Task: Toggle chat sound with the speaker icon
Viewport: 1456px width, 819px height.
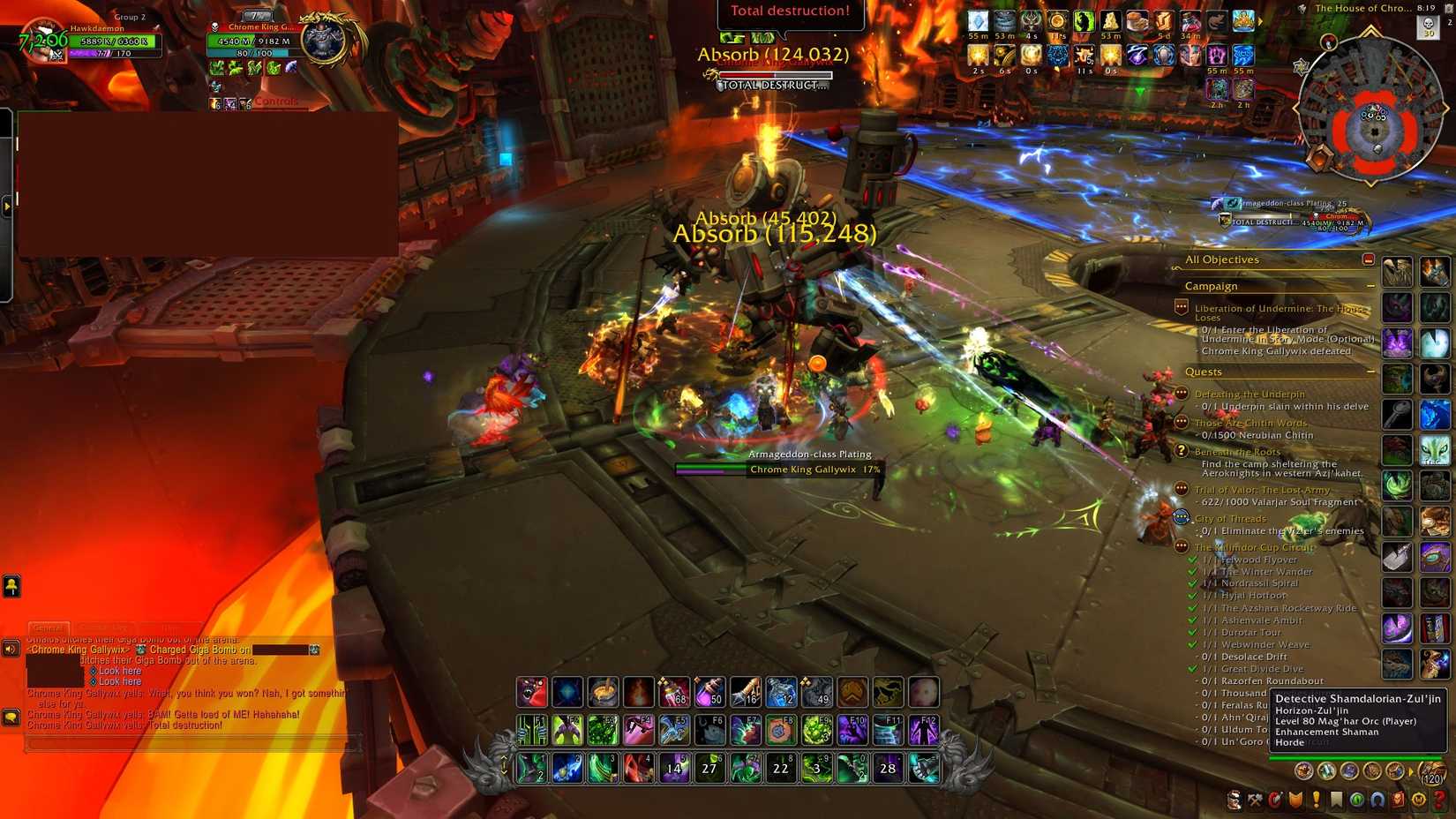Action: [x=10, y=649]
